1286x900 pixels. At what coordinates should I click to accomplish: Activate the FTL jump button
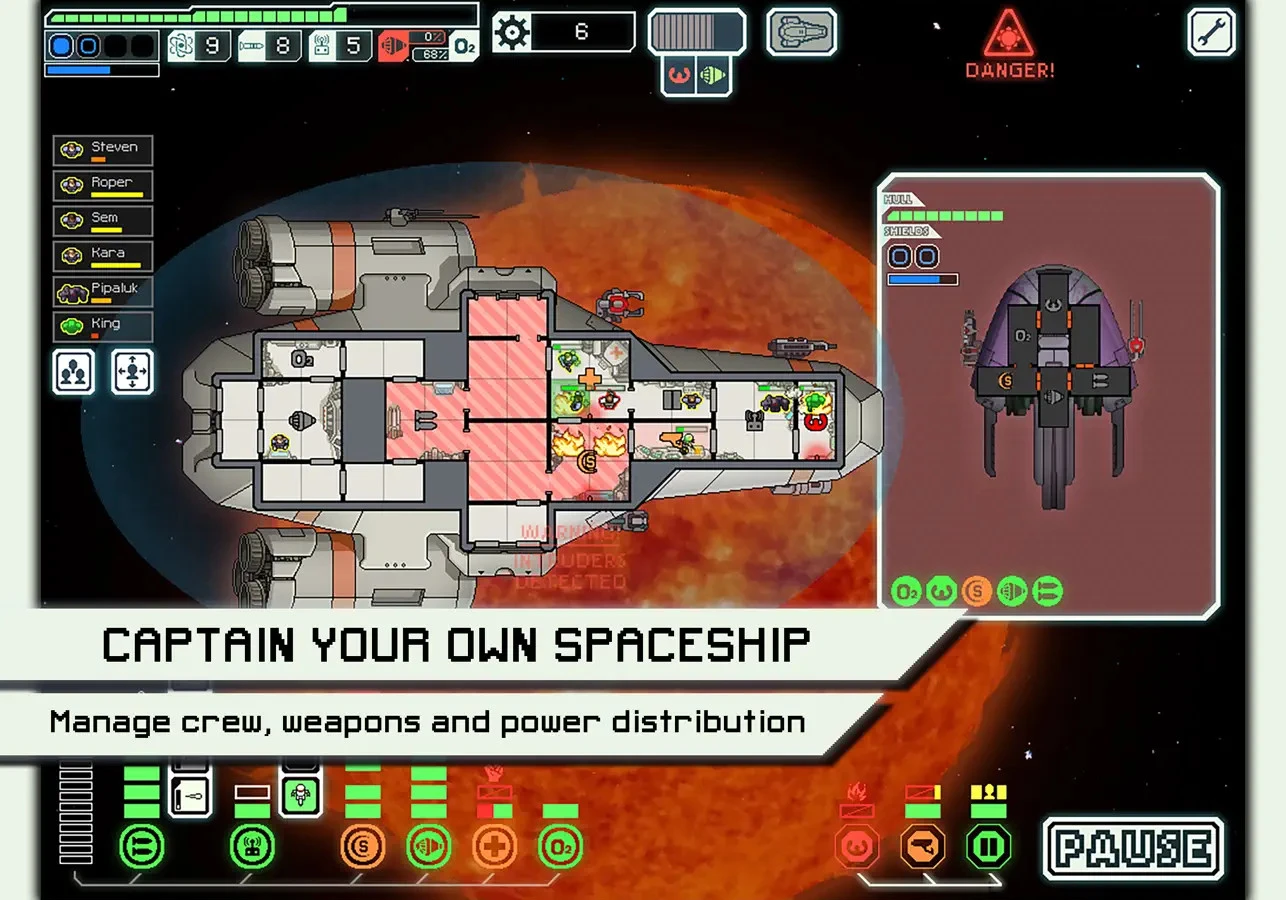697,32
